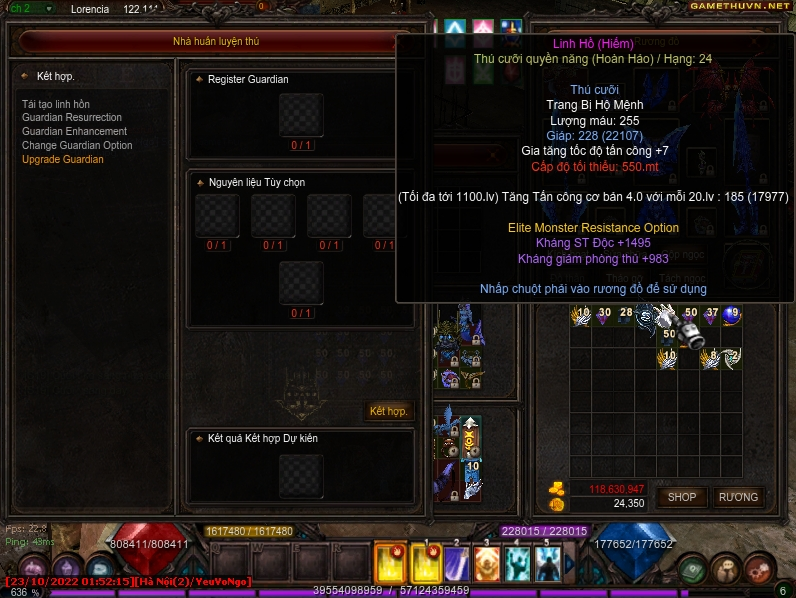Viewport: 796px width, 598px height.
Task: Click the Kết hợp combine button
Action: [388, 411]
